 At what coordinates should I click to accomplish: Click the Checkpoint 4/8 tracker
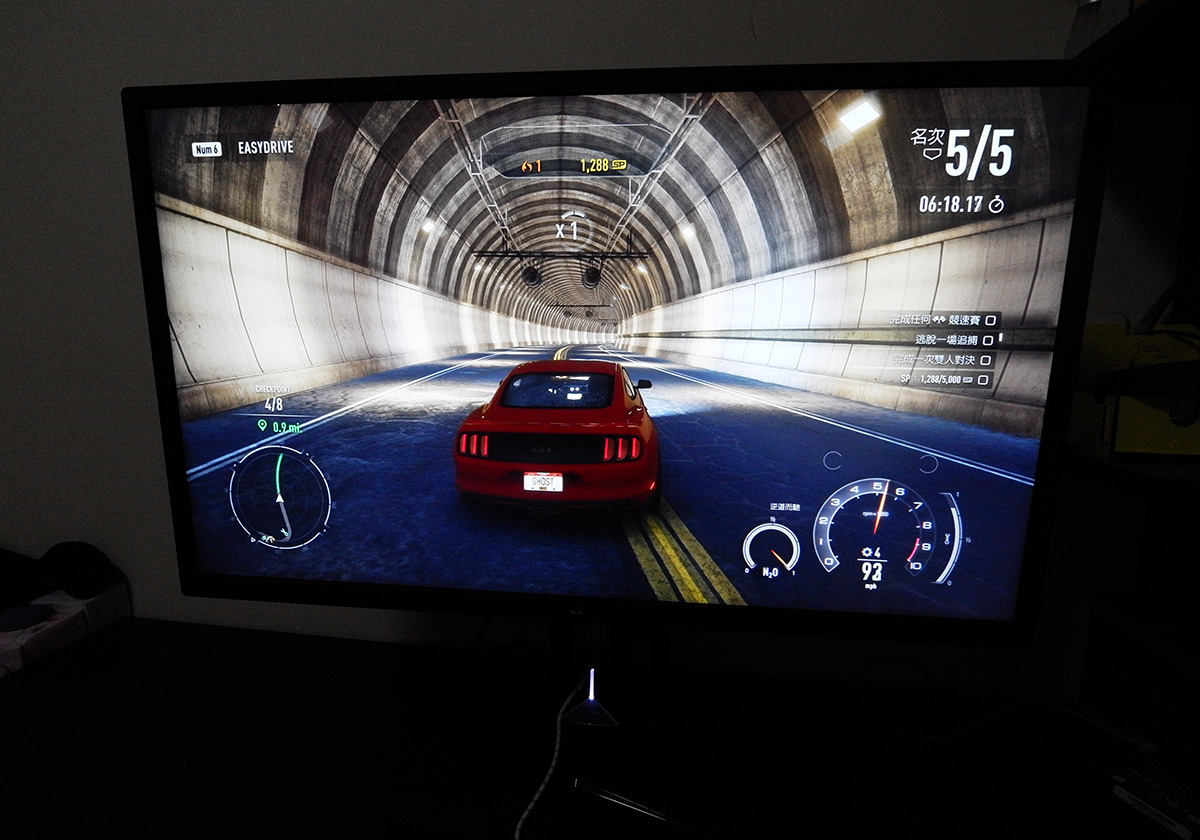pyautogui.click(x=273, y=400)
